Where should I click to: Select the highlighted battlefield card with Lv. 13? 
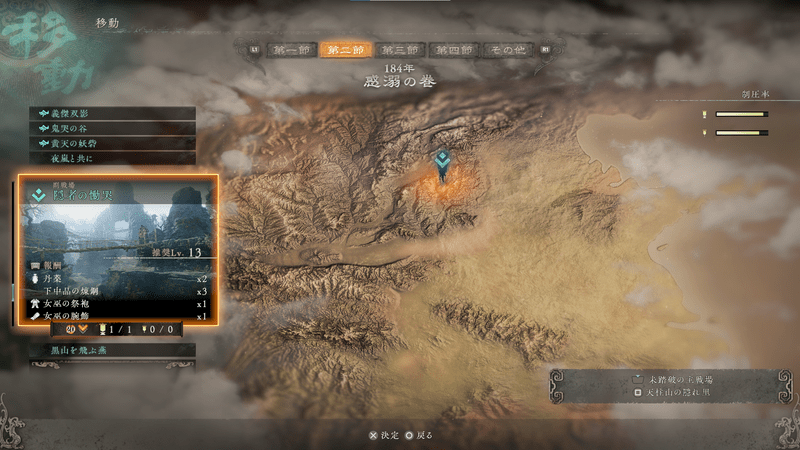pyautogui.click(x=117, y=249)
